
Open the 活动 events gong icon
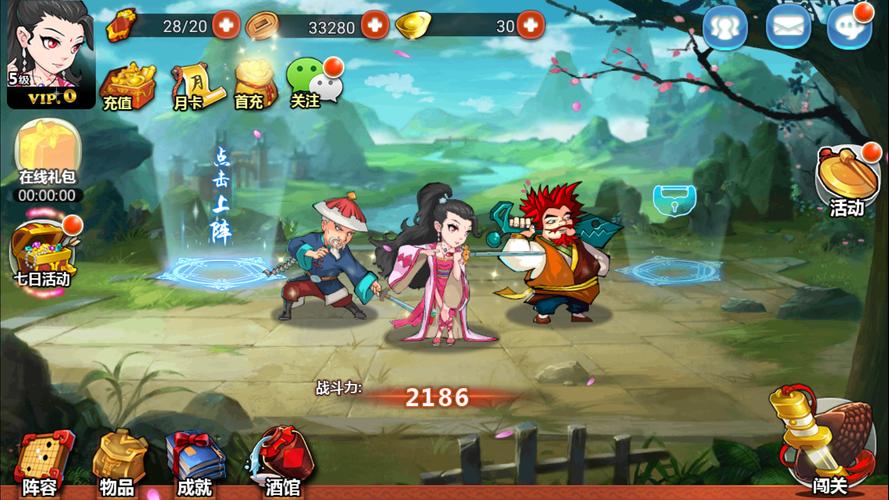click(848, 180)
